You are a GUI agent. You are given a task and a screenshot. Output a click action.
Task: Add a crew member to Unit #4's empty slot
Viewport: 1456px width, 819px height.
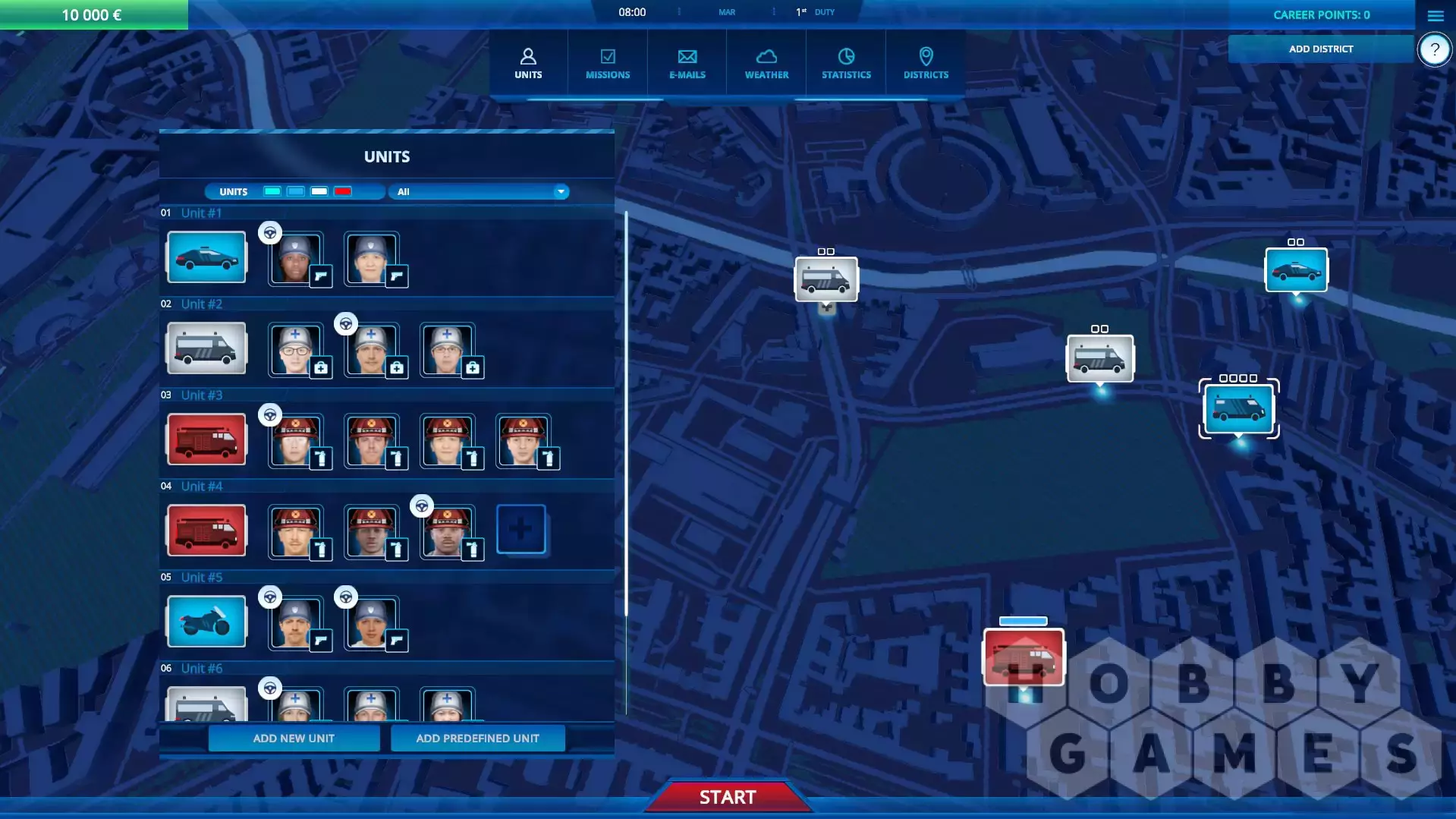pyautogui.click(x=520, y=529)
